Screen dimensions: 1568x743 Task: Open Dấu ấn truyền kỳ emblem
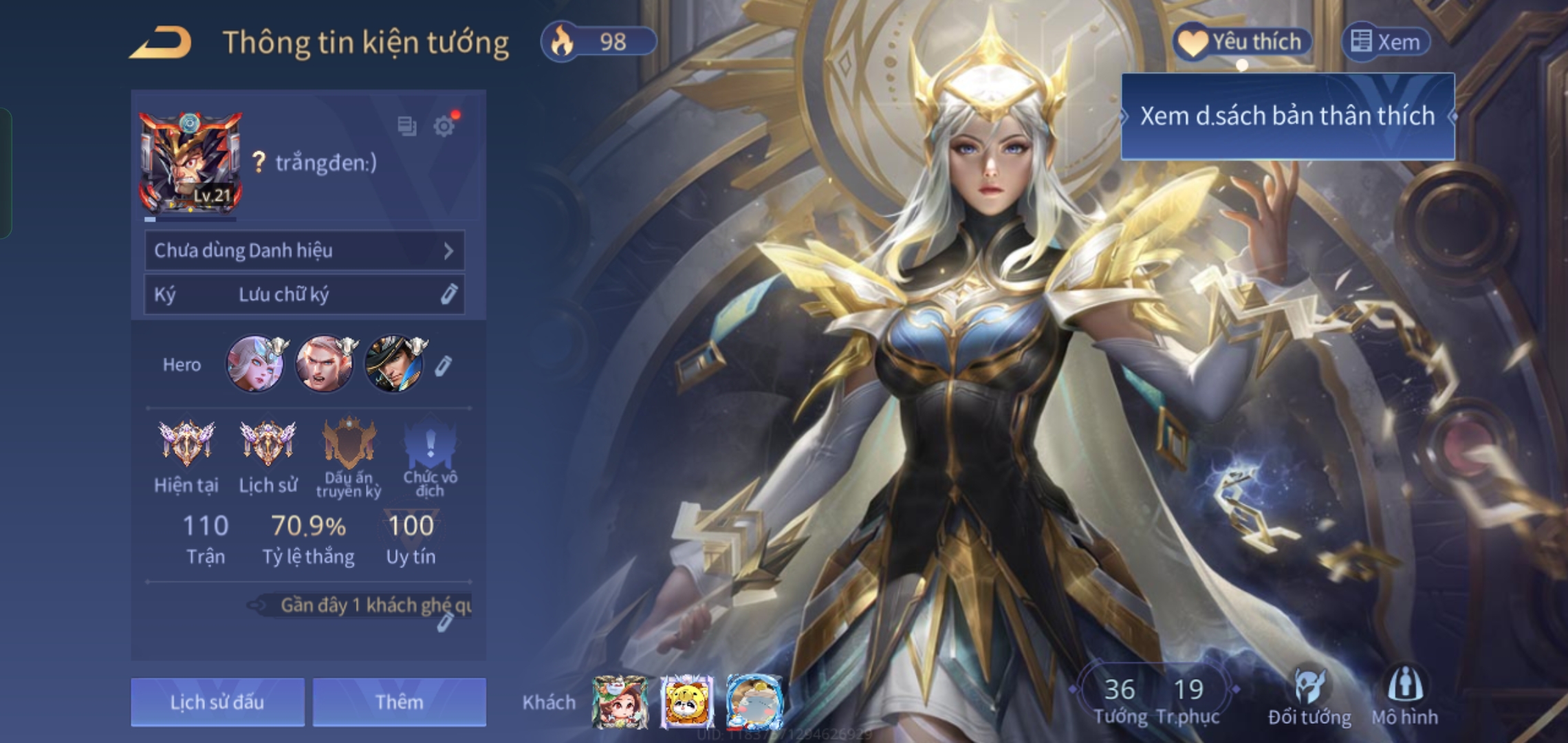coord(349,443)
